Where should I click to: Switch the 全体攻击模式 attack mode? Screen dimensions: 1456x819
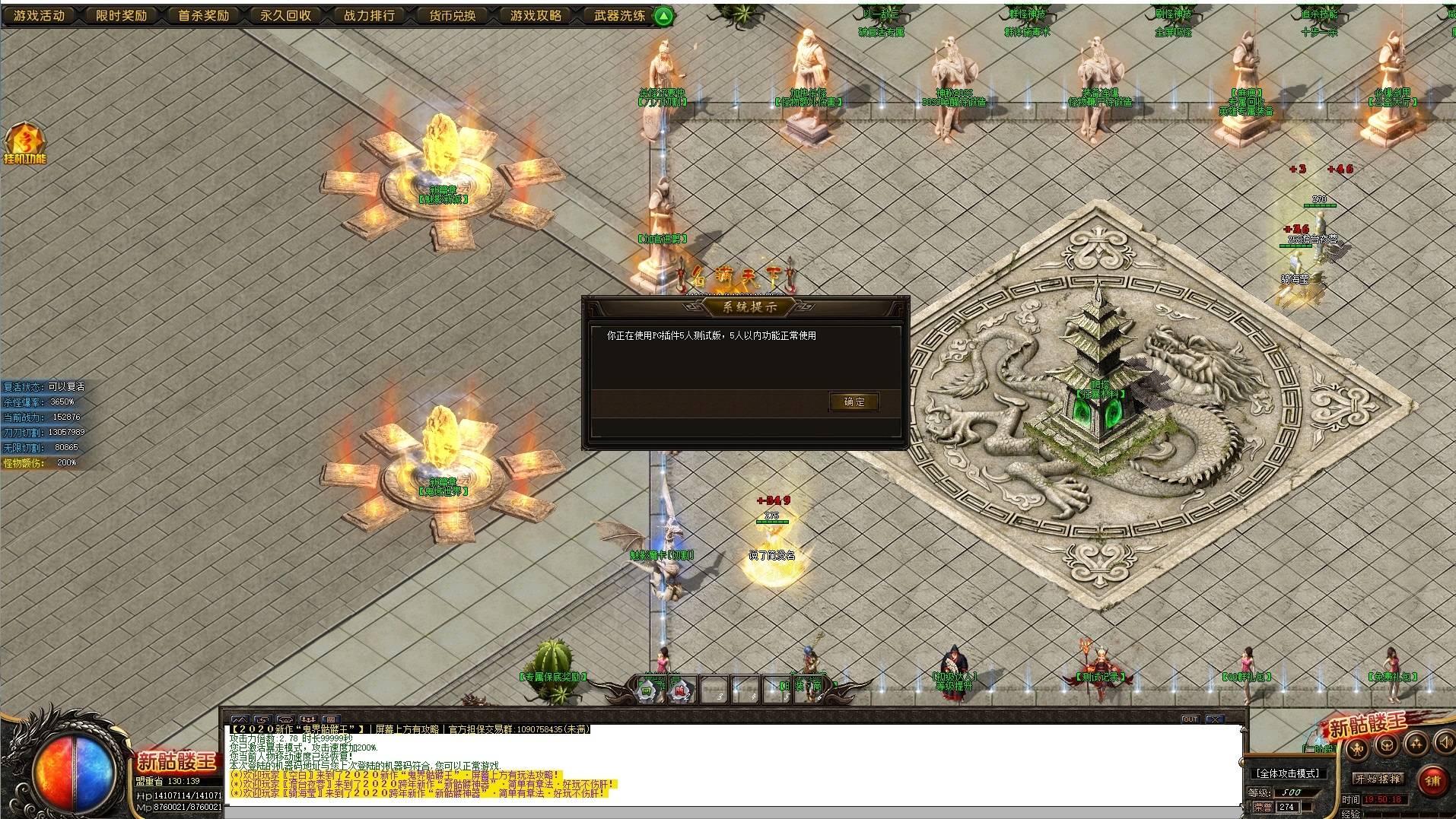point(1288,773)
